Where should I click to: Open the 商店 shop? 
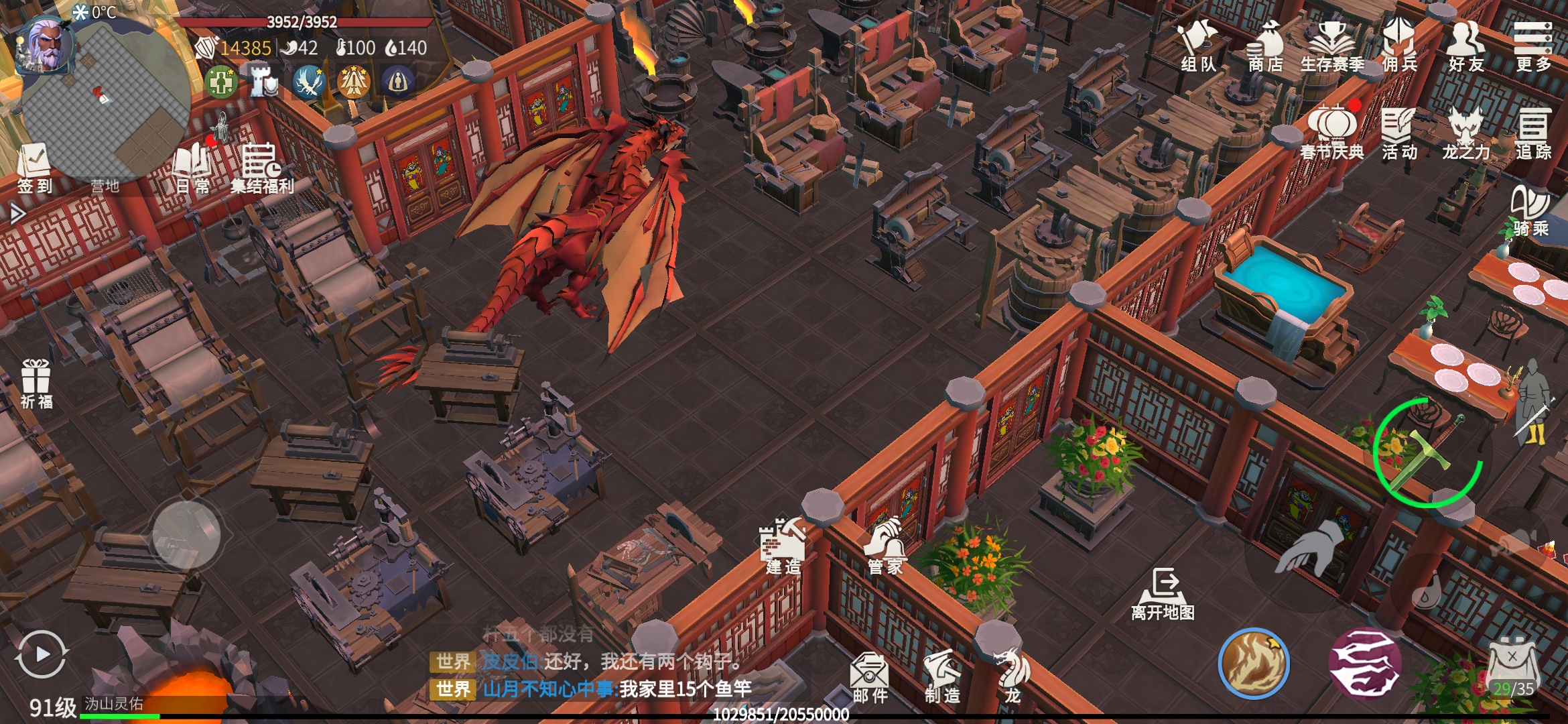(1265, 46)
